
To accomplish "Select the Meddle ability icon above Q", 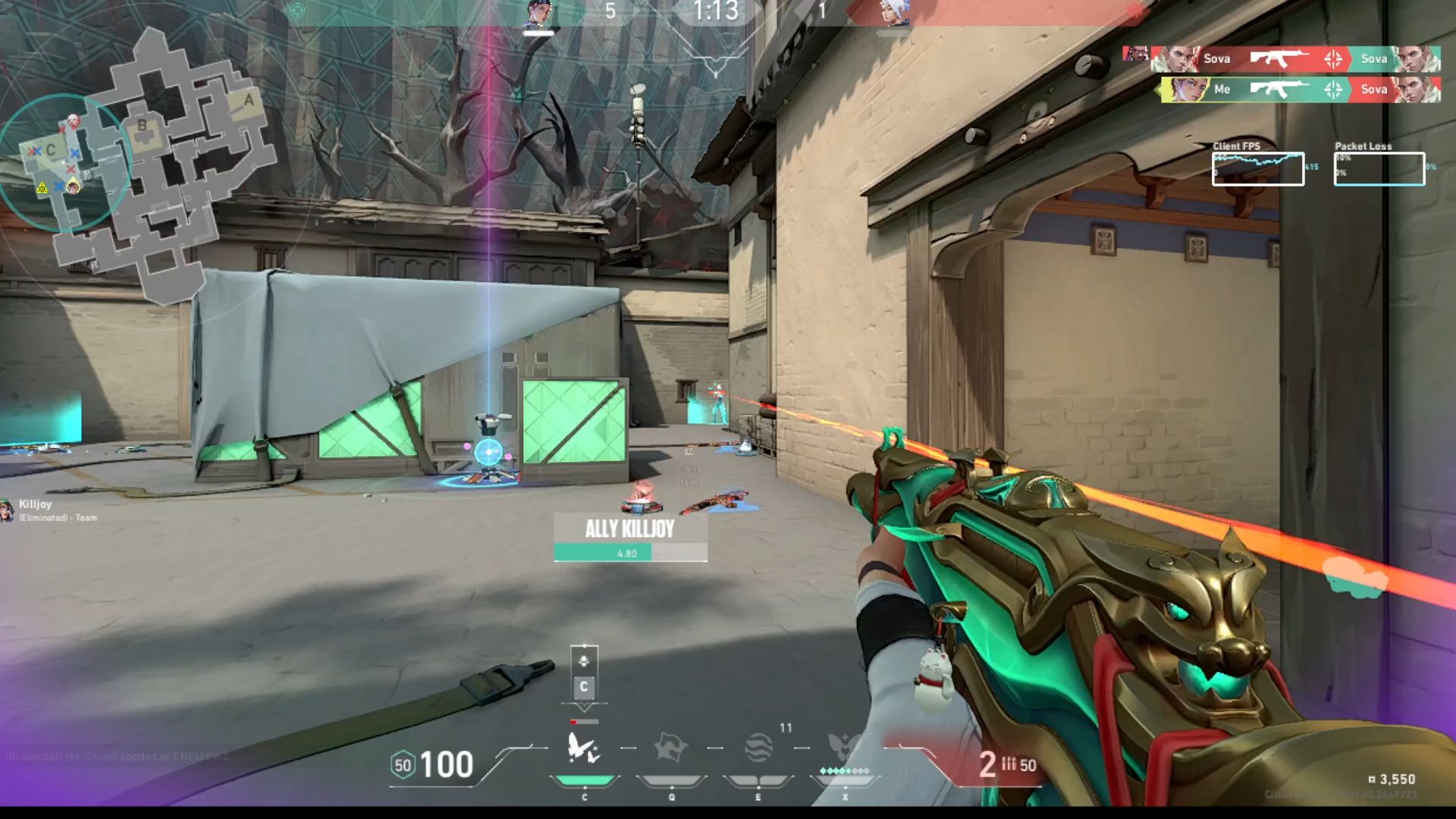I will pyautogui.click(x=670, y=749).
